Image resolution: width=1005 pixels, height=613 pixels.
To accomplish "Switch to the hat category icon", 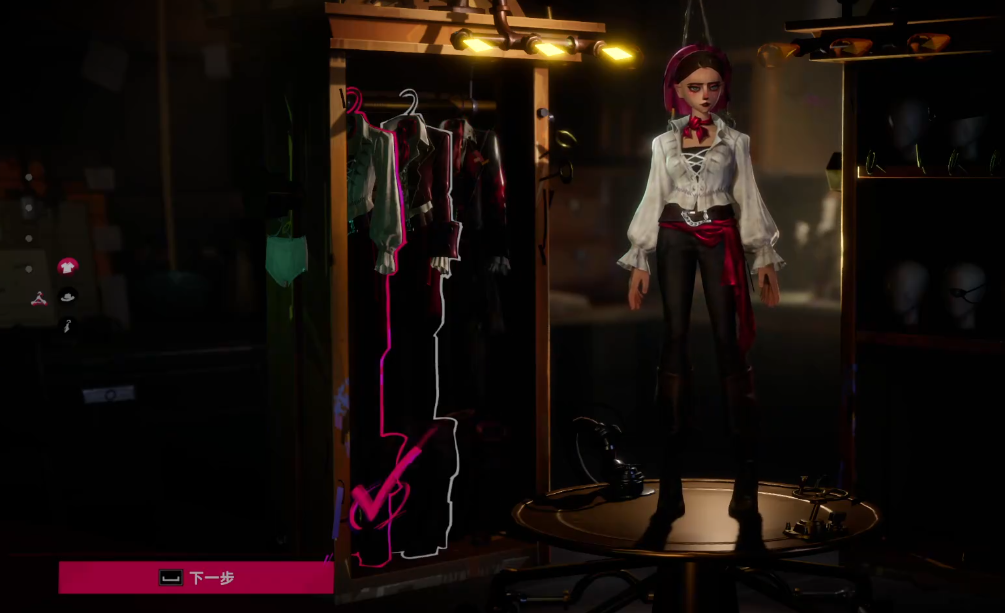I will [68, 296].
